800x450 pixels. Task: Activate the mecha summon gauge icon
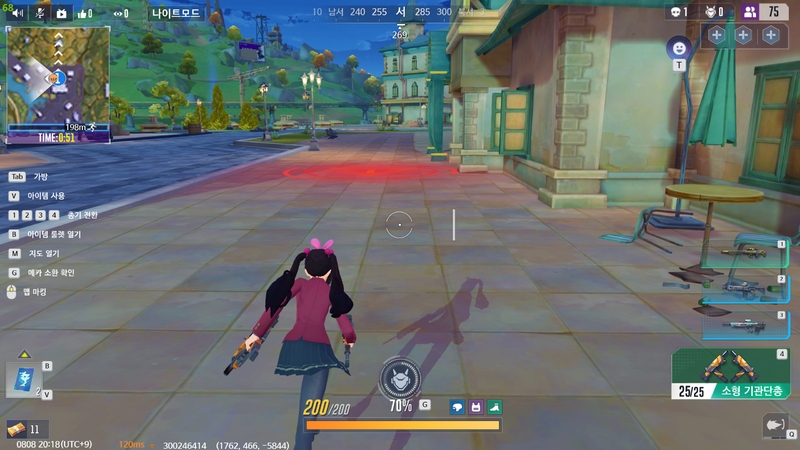pos(400,378)
